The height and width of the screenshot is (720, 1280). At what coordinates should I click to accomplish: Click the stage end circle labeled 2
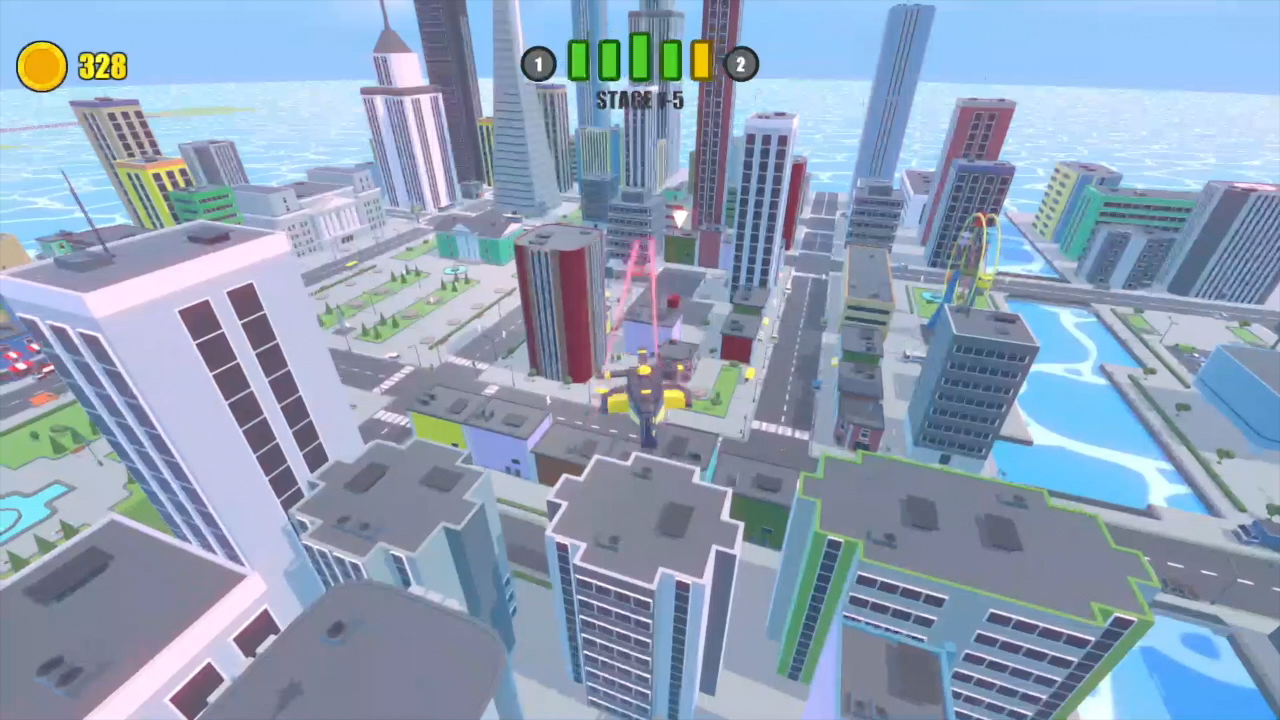point(741,64)
